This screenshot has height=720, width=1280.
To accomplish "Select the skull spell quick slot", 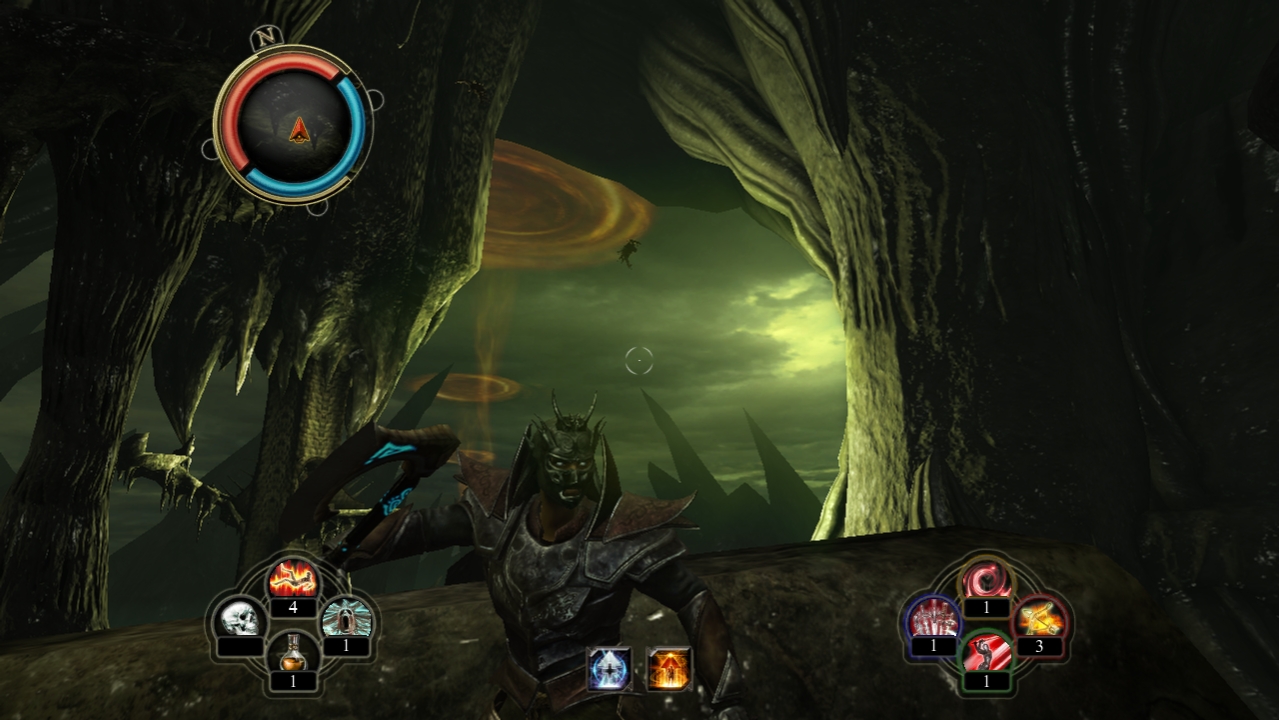I will coord(238,617).
